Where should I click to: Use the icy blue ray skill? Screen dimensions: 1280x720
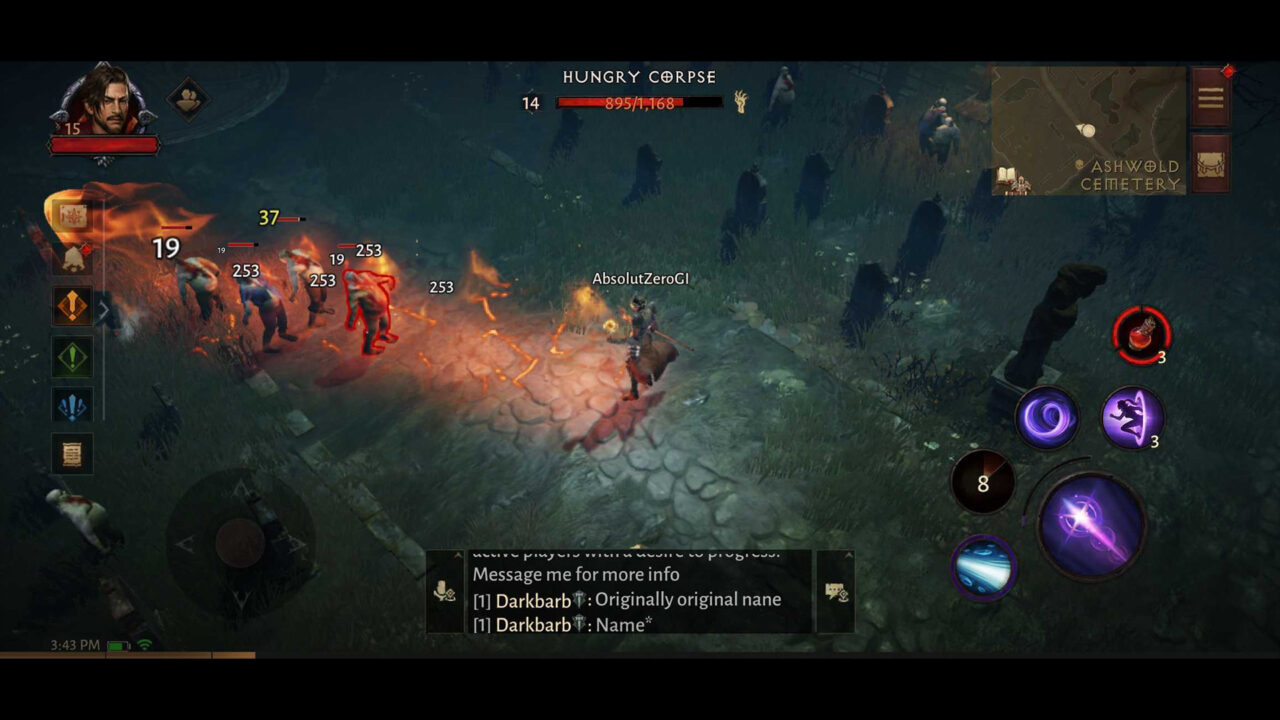983,567
